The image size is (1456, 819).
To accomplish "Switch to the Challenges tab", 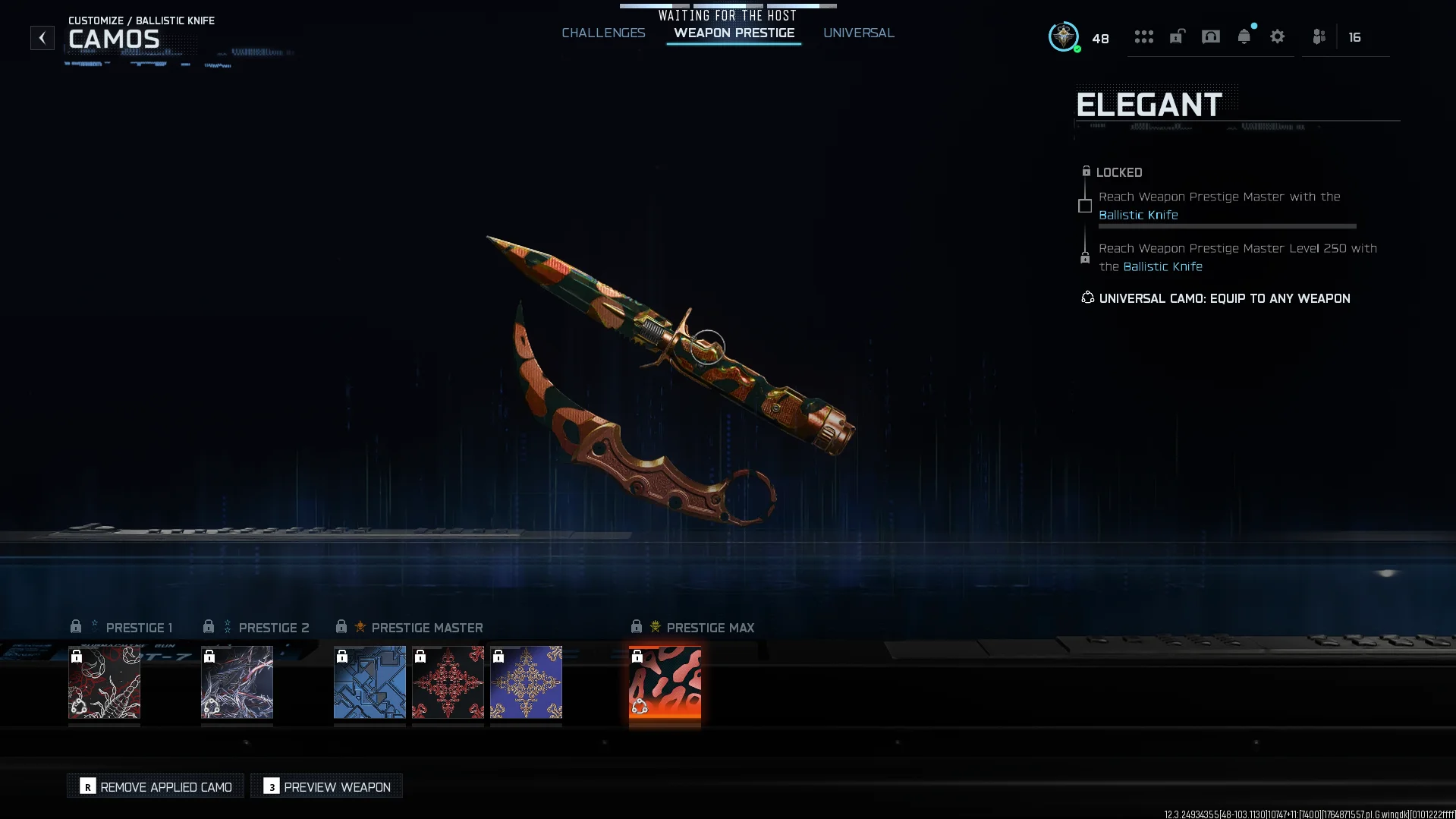I will 603,33.
